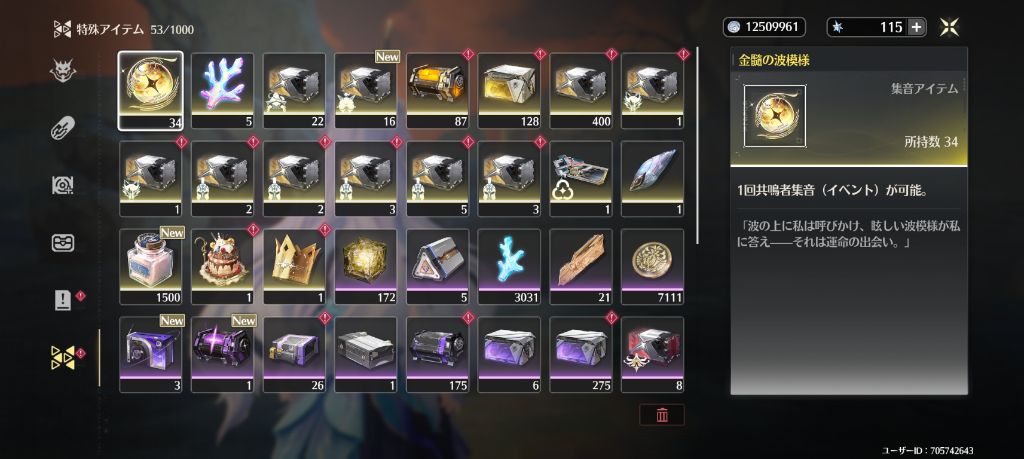Select the ink jar item with 1500
1024x459 pixels.
point(151,265)
